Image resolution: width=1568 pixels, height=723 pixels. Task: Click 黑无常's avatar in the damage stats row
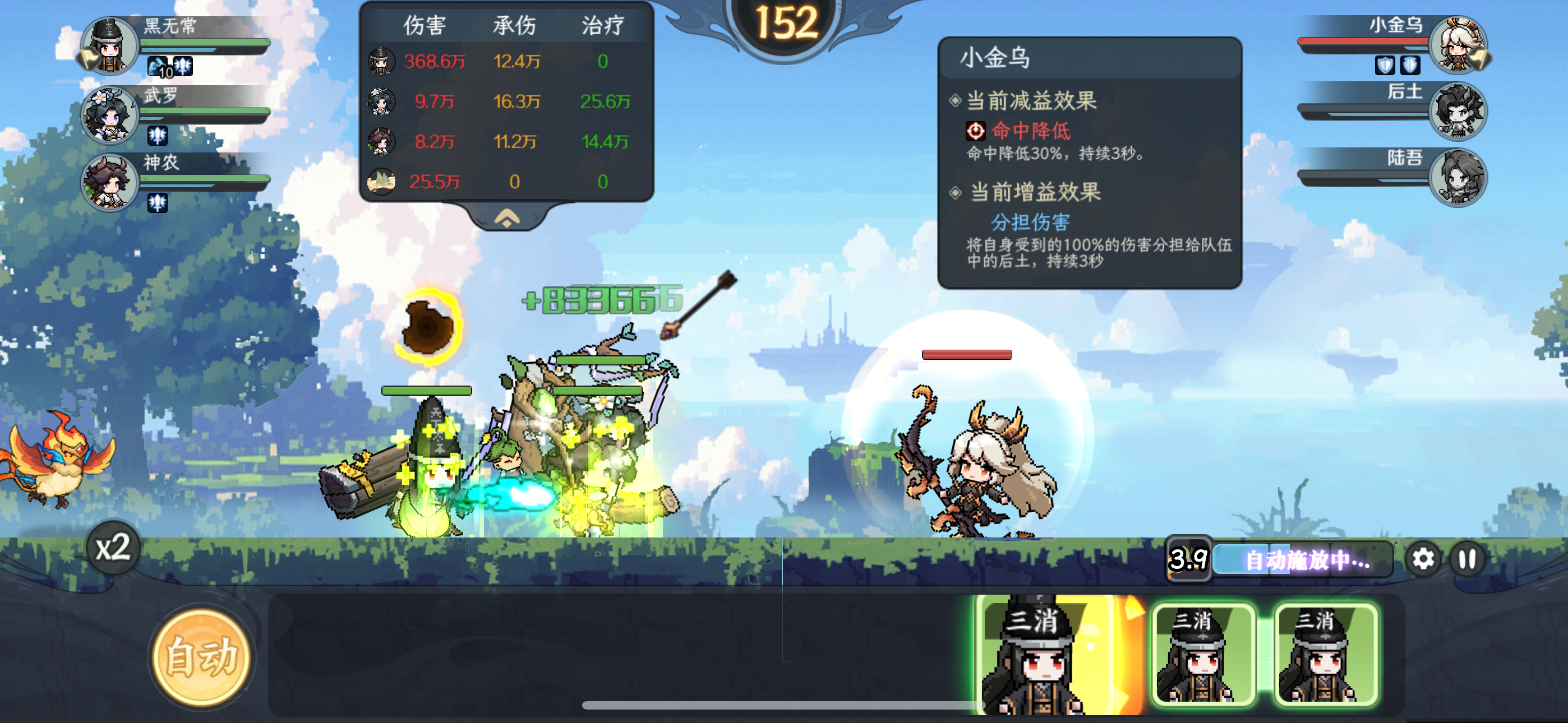[380, 61]
